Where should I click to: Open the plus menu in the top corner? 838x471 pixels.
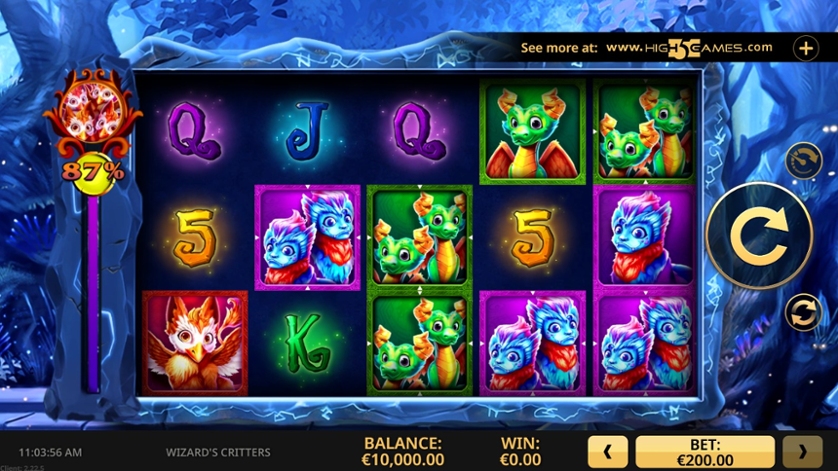(x=806, y=47)
